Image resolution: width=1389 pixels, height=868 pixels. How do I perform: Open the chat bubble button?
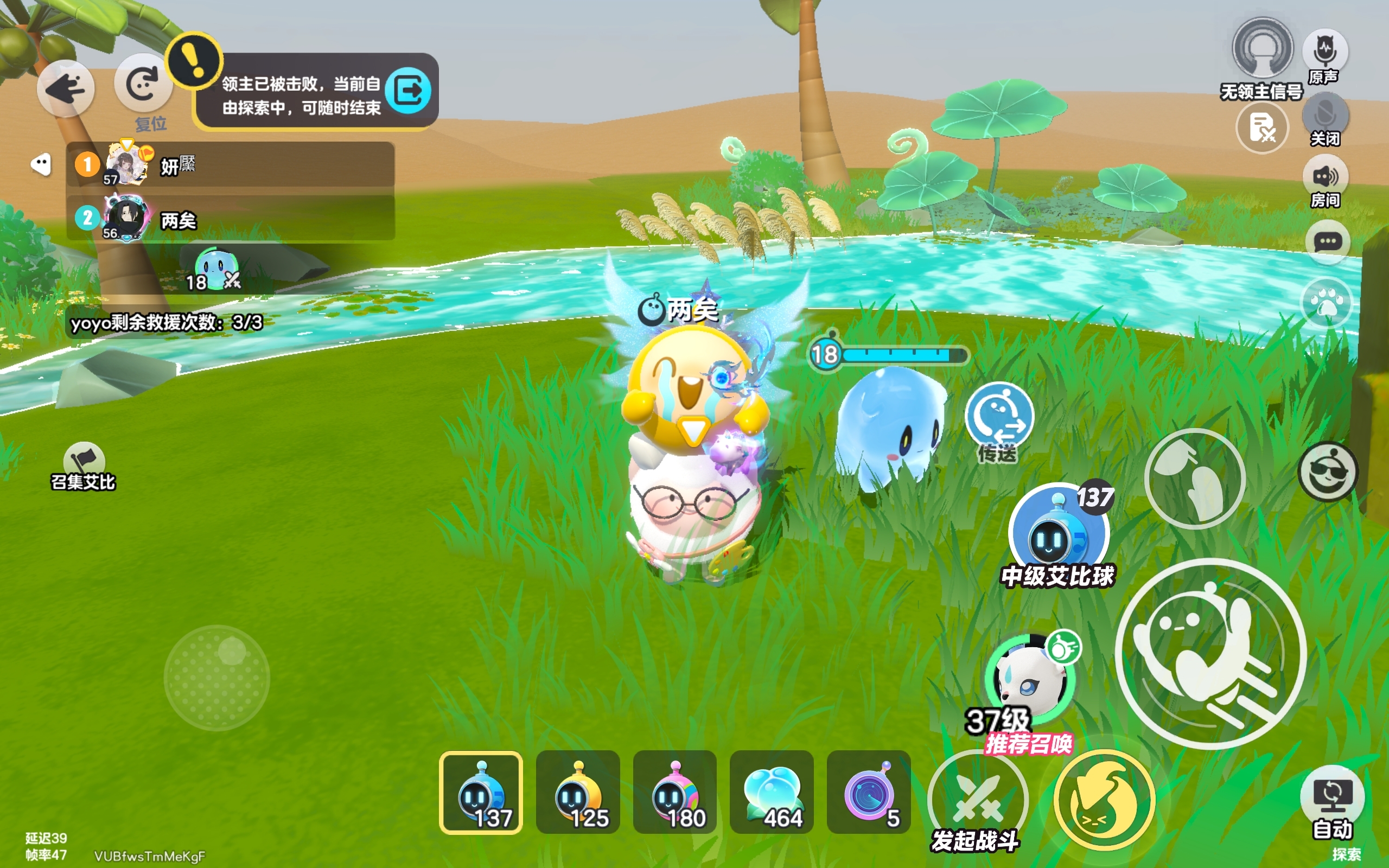coord(1327,242)
